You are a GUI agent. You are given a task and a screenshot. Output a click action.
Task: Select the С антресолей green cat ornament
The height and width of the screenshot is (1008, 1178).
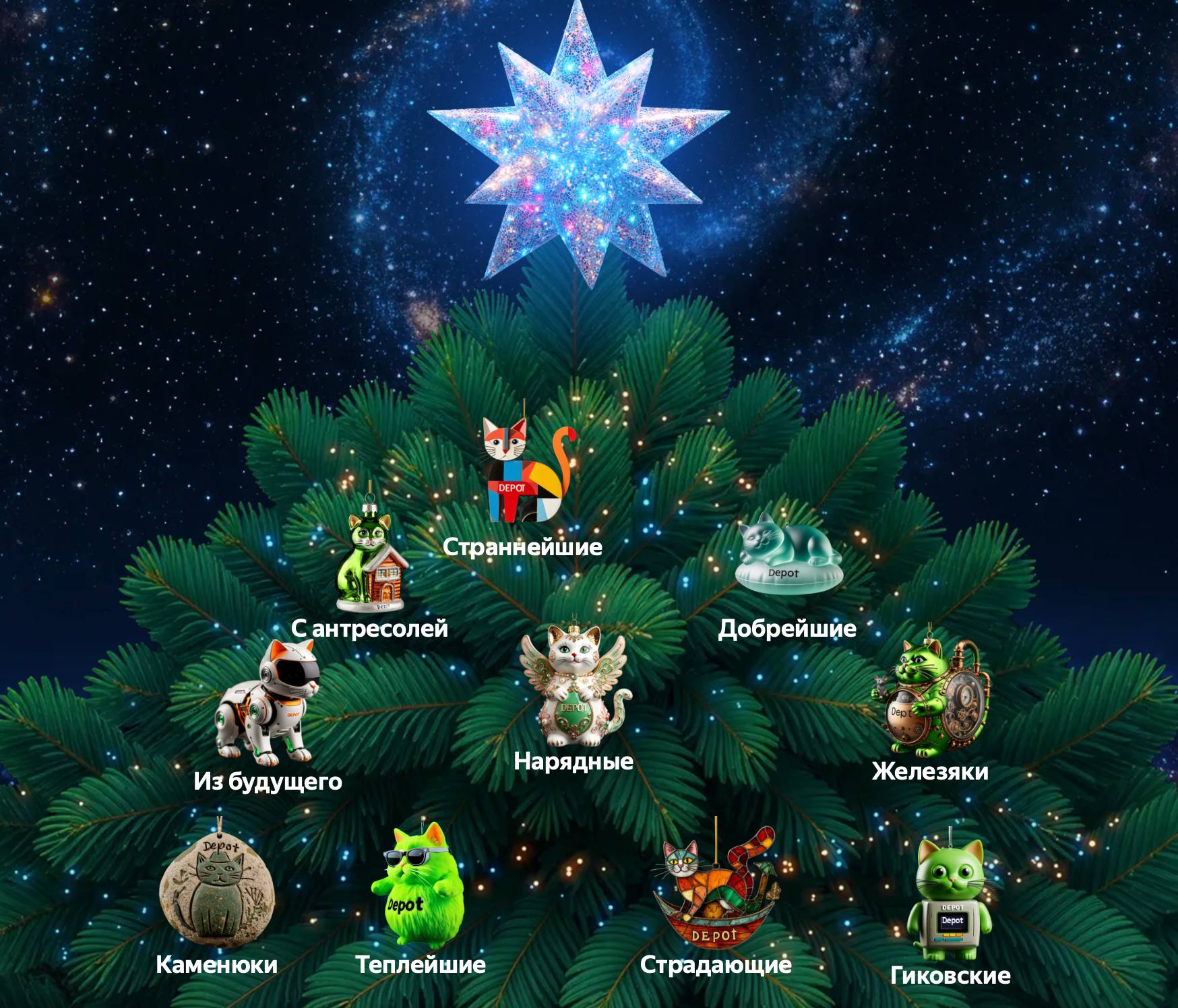(372, 561)
